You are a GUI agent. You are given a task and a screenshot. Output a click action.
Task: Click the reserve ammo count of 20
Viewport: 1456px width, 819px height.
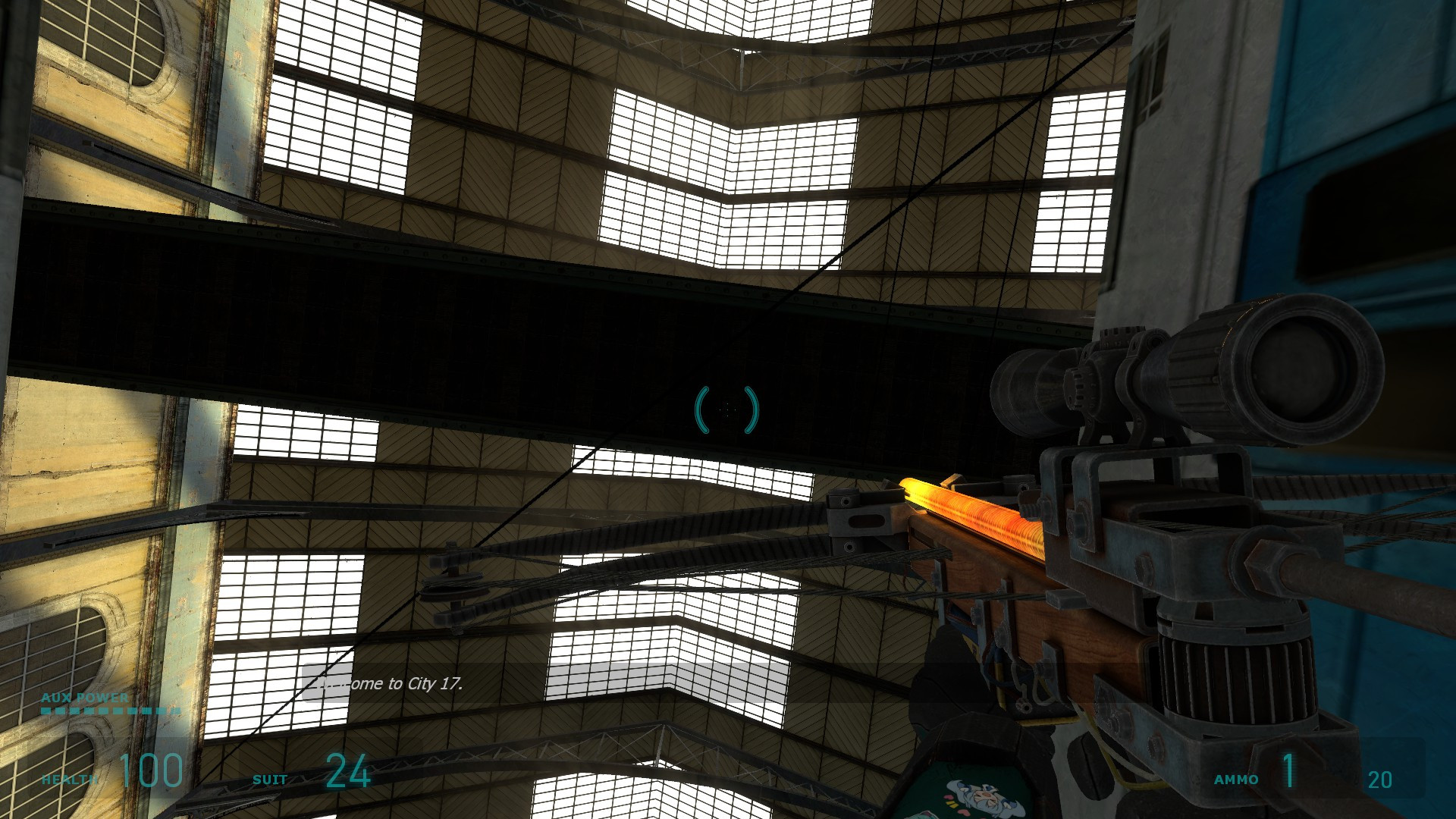1382,777
